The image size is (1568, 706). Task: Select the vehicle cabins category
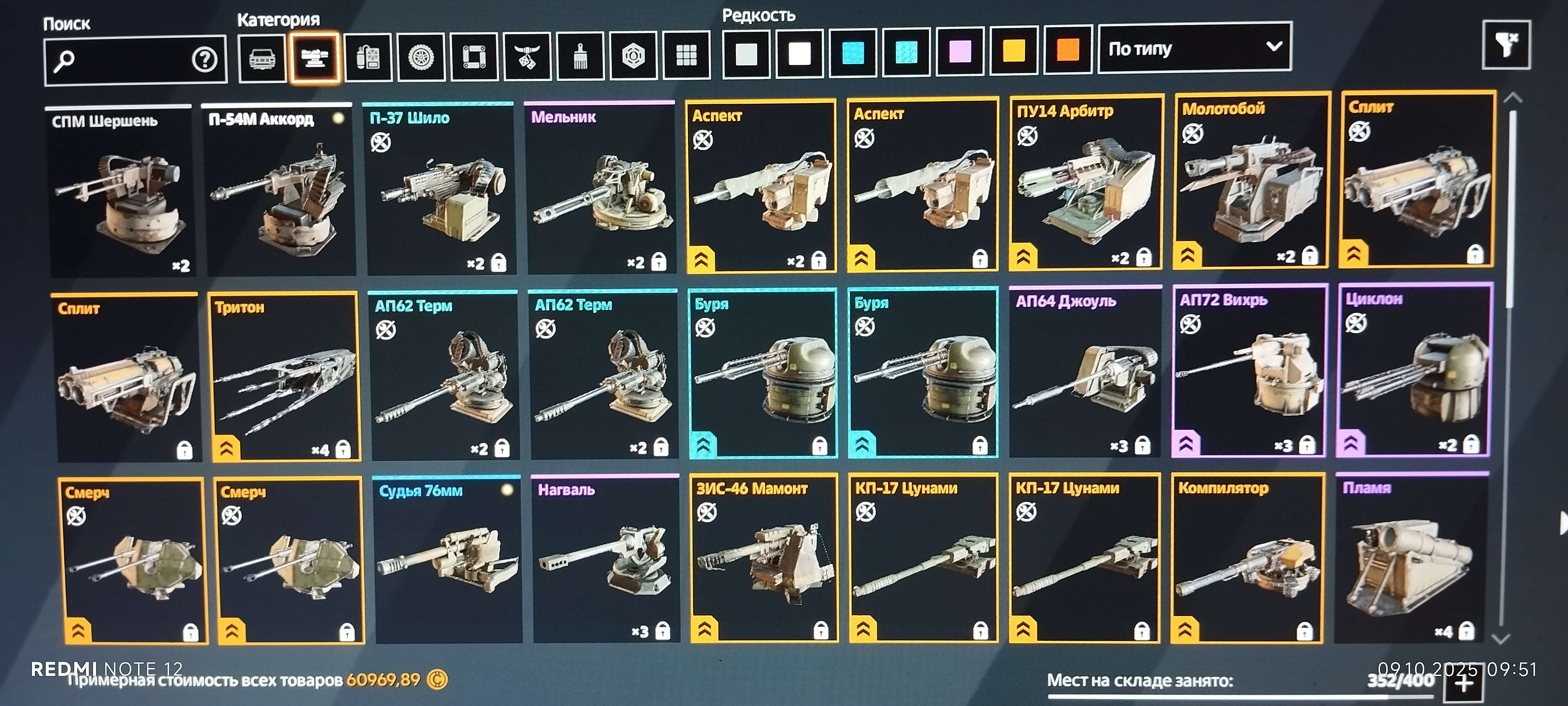click(x=262, y=58)
